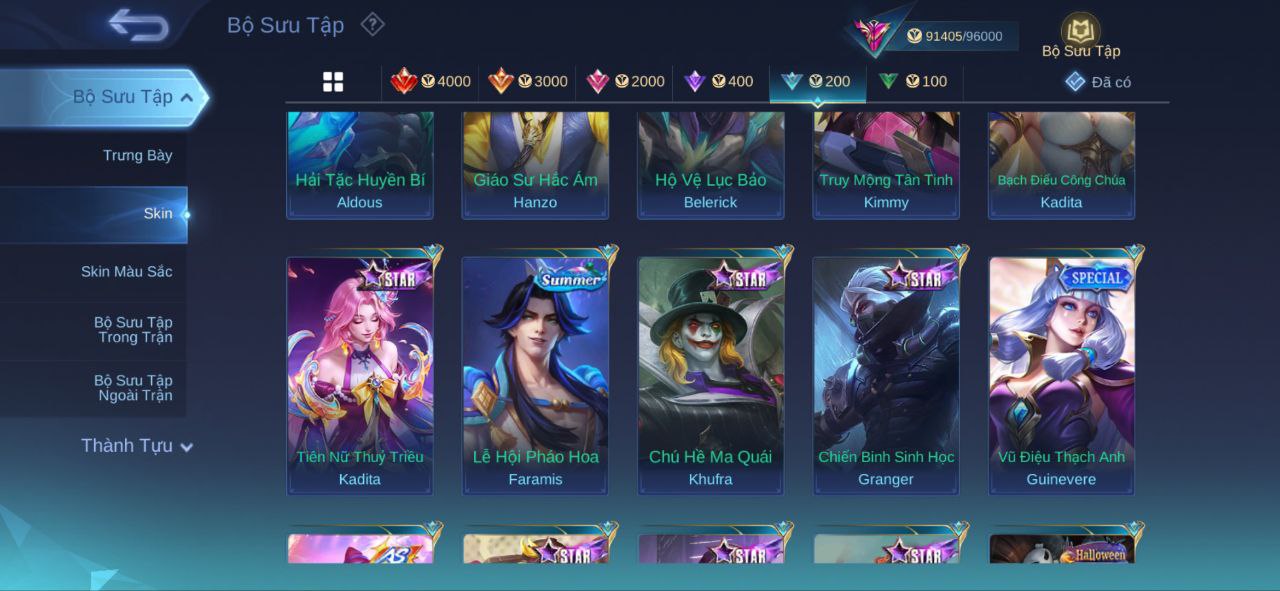The image size is (1280, 591).
Task: View Khufra's Chú Hề Ma Quái skin
Action: pos(711,375)
